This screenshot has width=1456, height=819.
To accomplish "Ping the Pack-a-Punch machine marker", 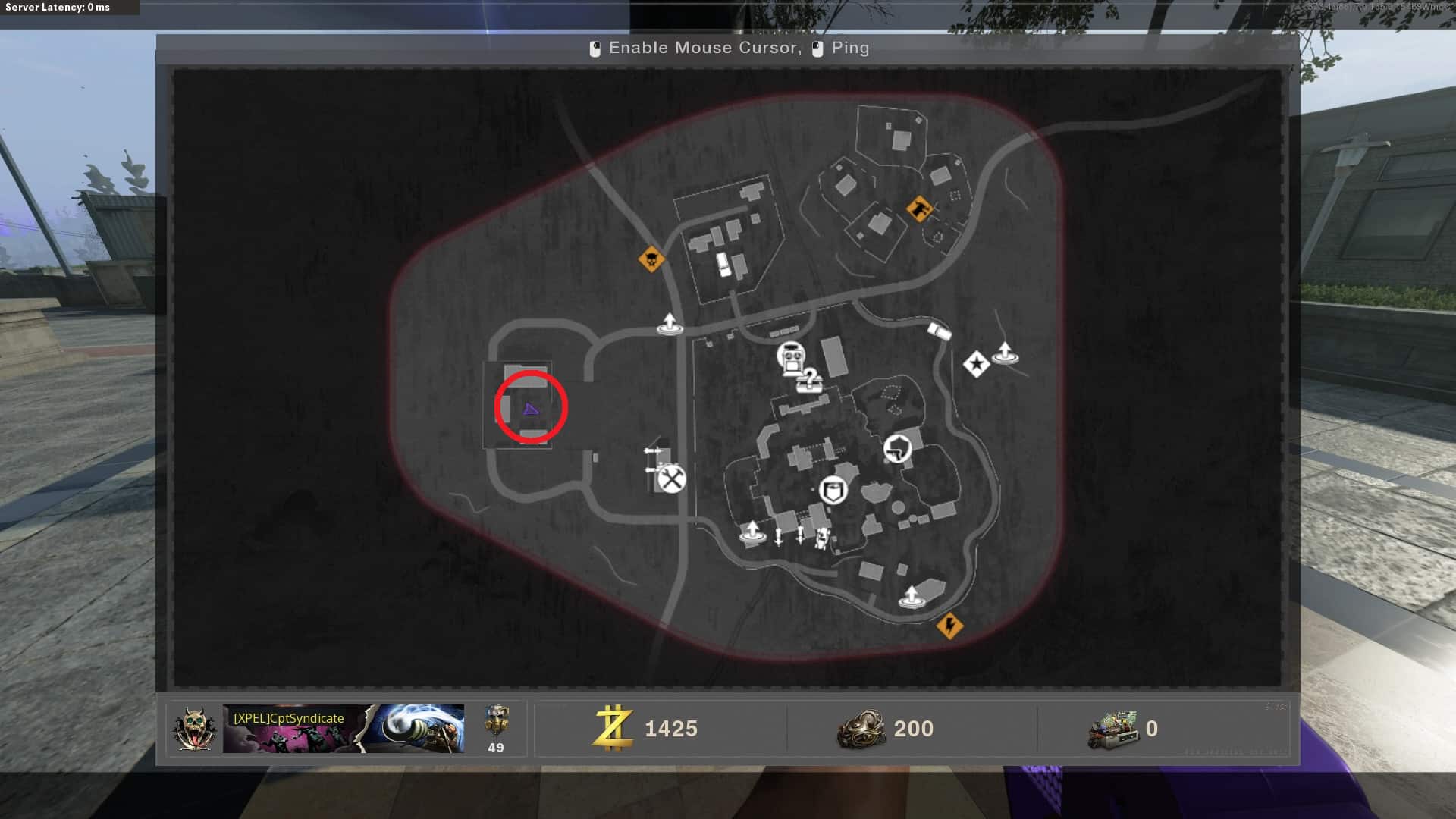I will tap(791, 356).
